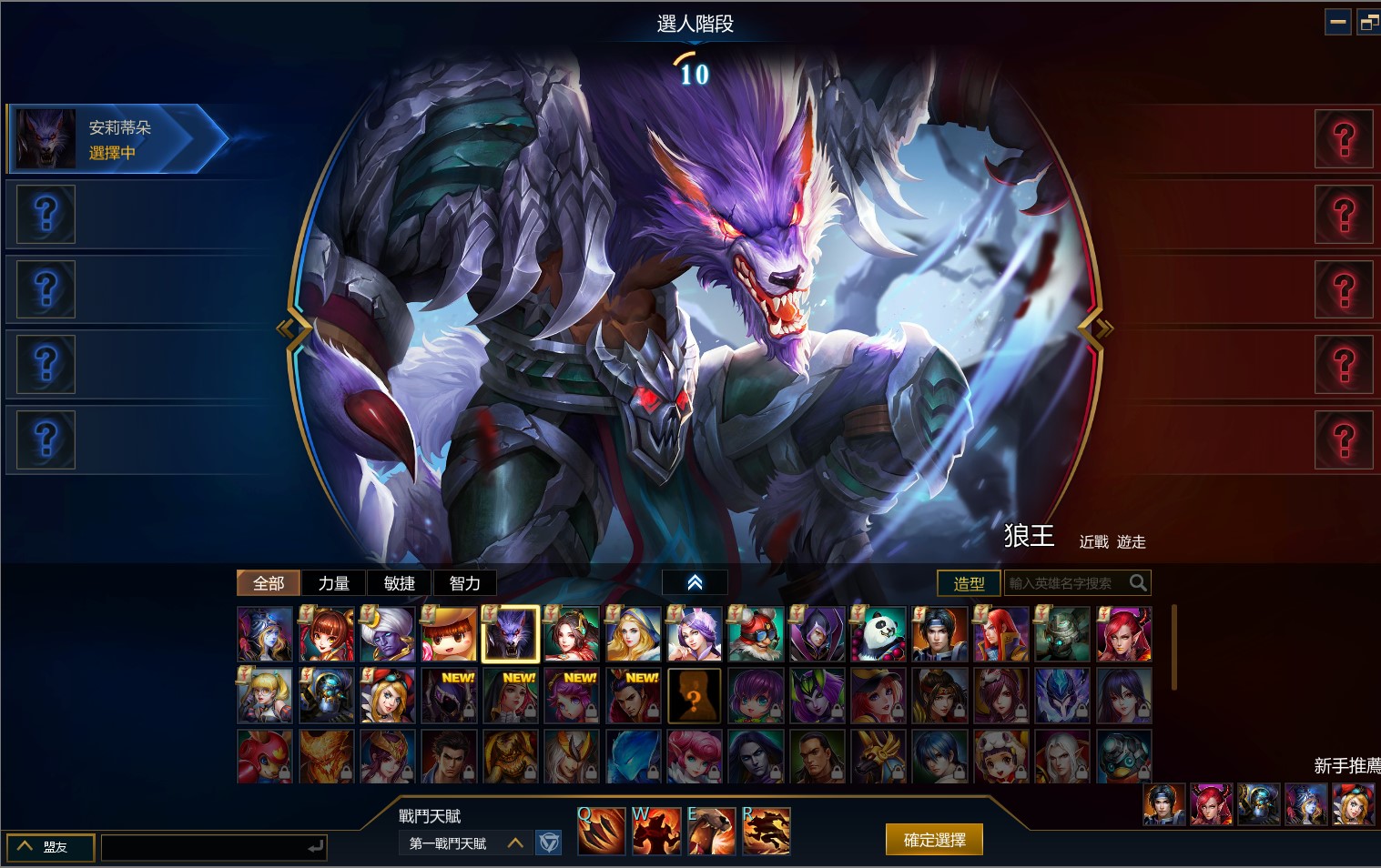Viewport: 1381px width, 868px height.
Task: Pick the panda hero portrait
Action: pyautogui.click(x=878, y=634)
